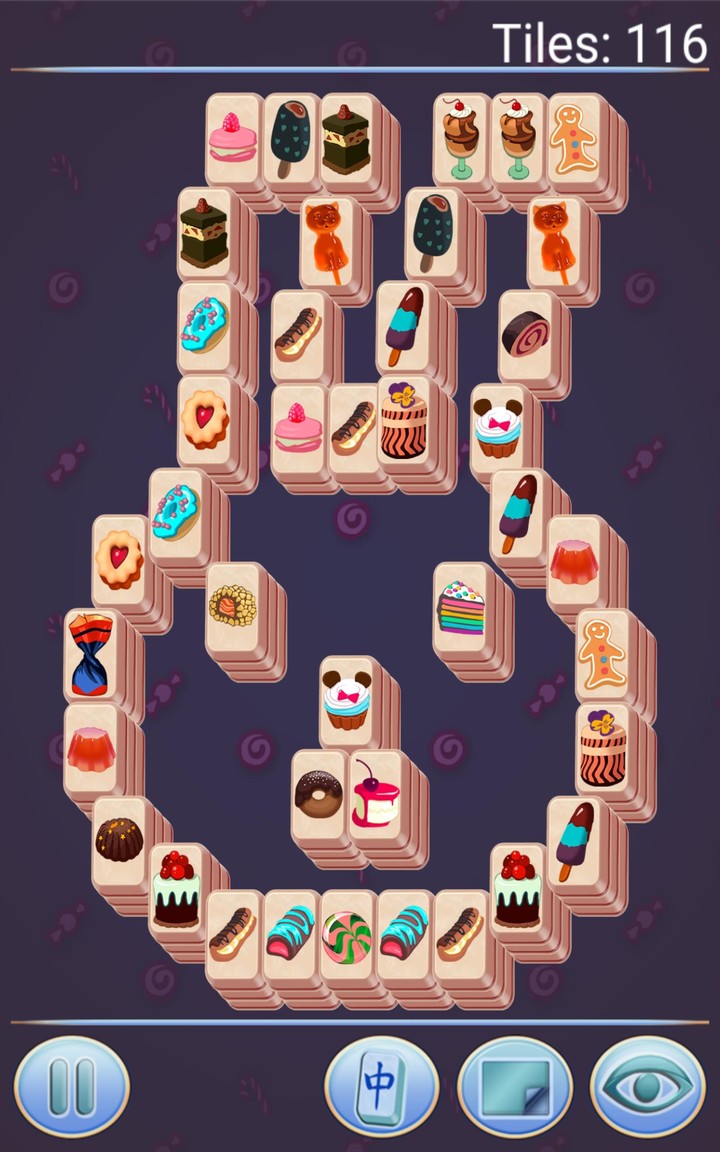Pick the rainbow layer cake slice tile
The image size is (720, 1152).
461,608
